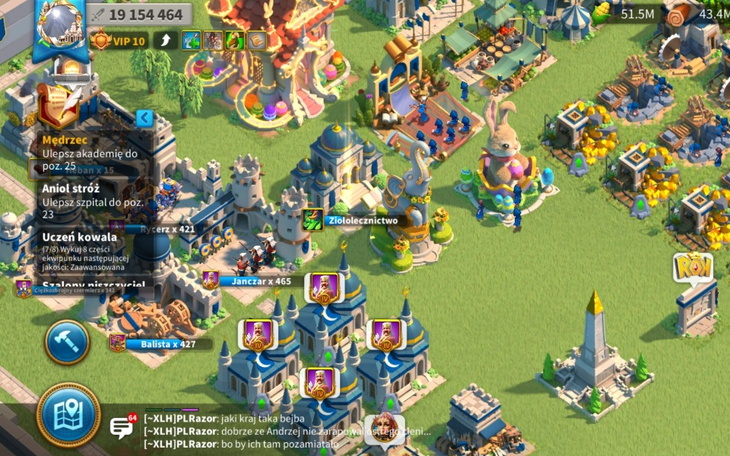Tap the RoK speech bubble icon
This screenshot has width=730, height=456.
(692, 267)
